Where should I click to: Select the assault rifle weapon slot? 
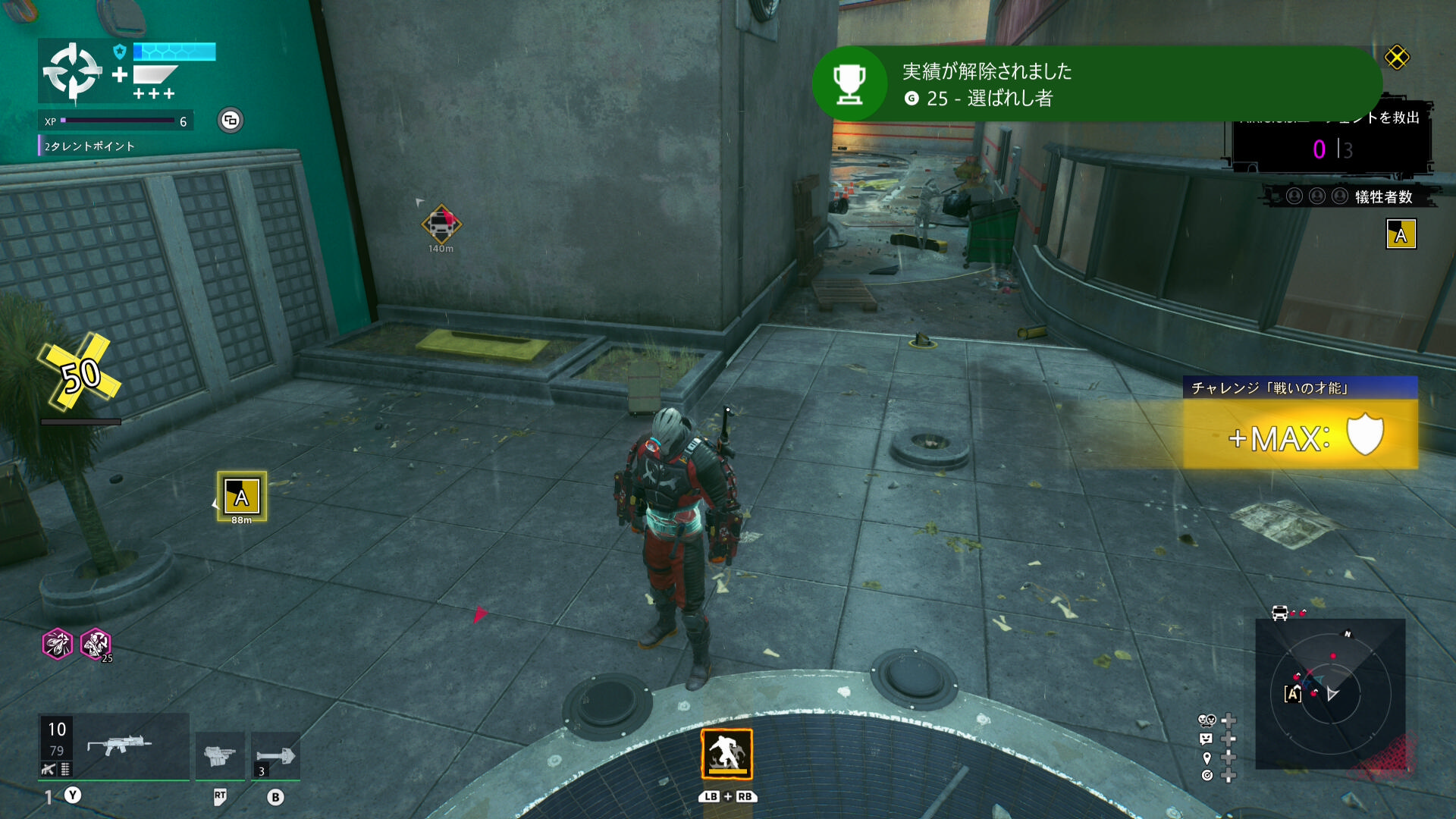(x=114, y=746)
